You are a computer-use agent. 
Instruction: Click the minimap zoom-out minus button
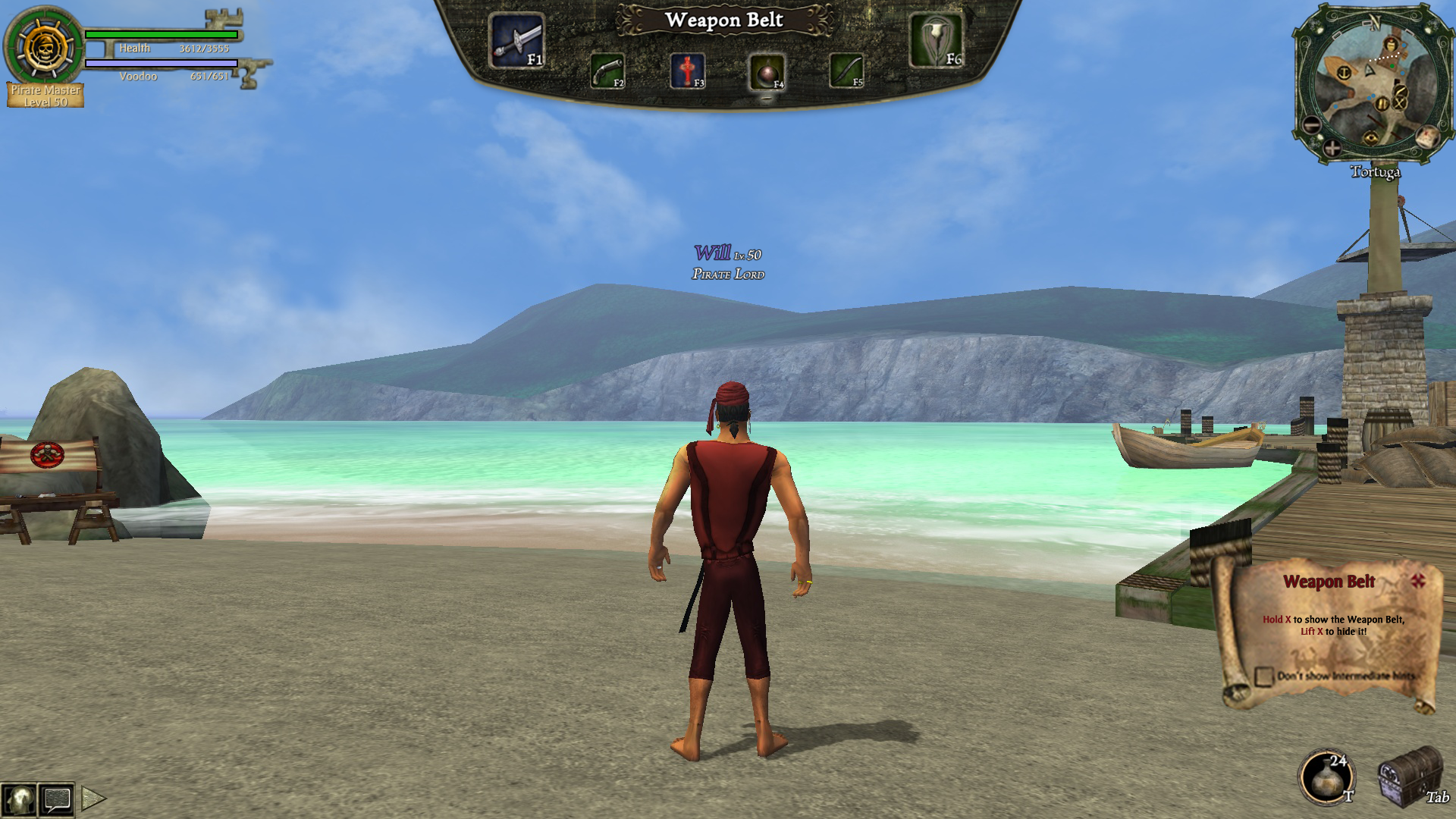pos(1312,125)
